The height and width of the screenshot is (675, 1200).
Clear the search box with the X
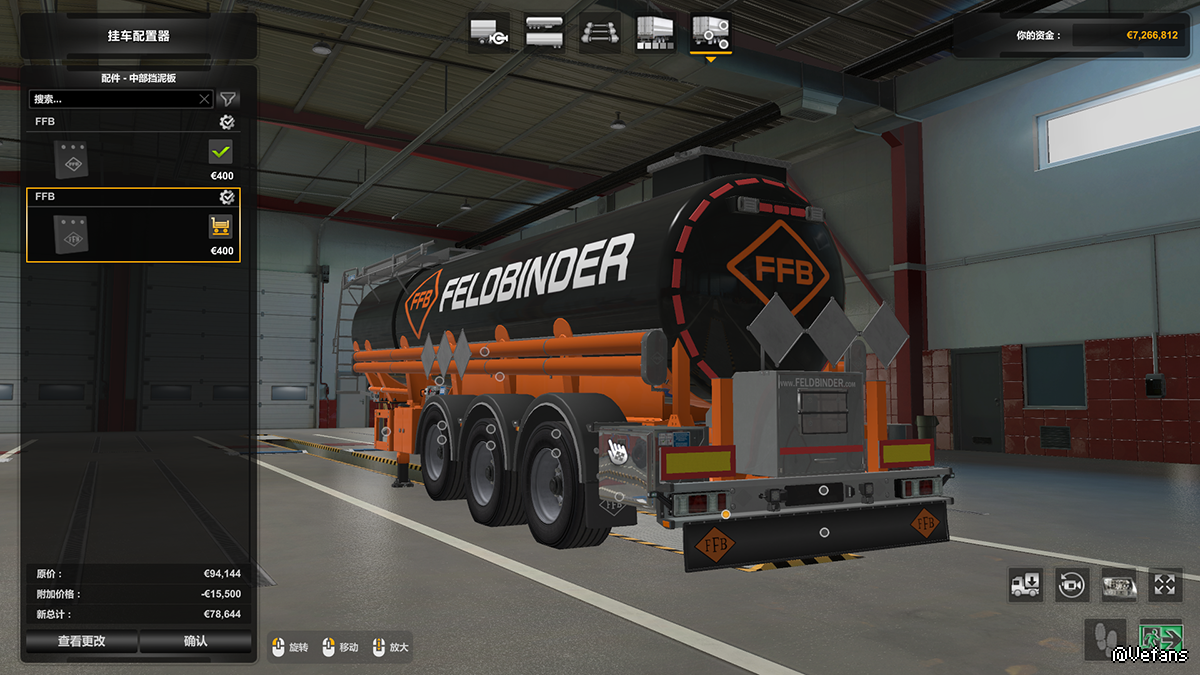tap(204, 99)
